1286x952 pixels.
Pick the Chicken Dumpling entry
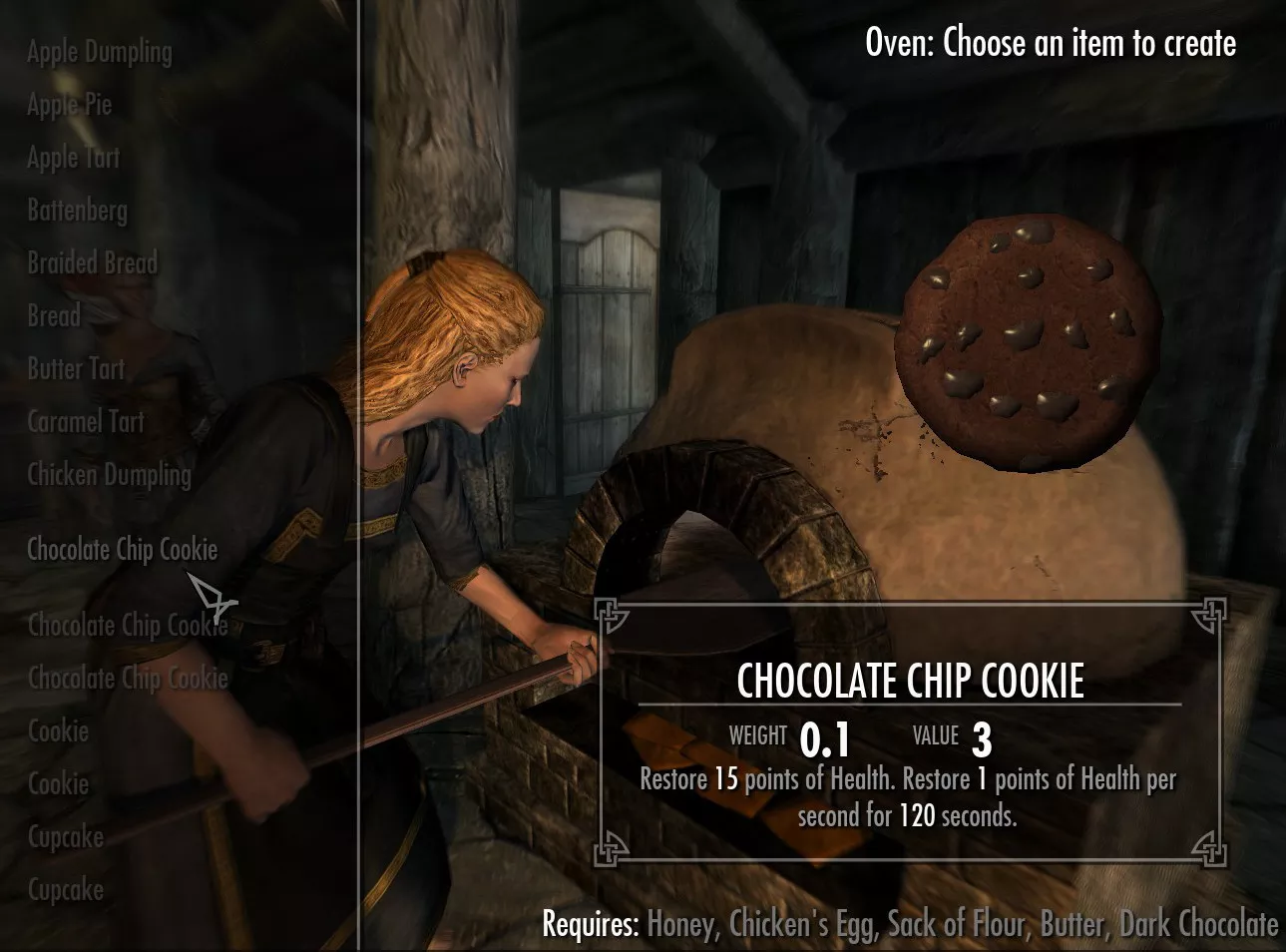click(x=109, y=475)
